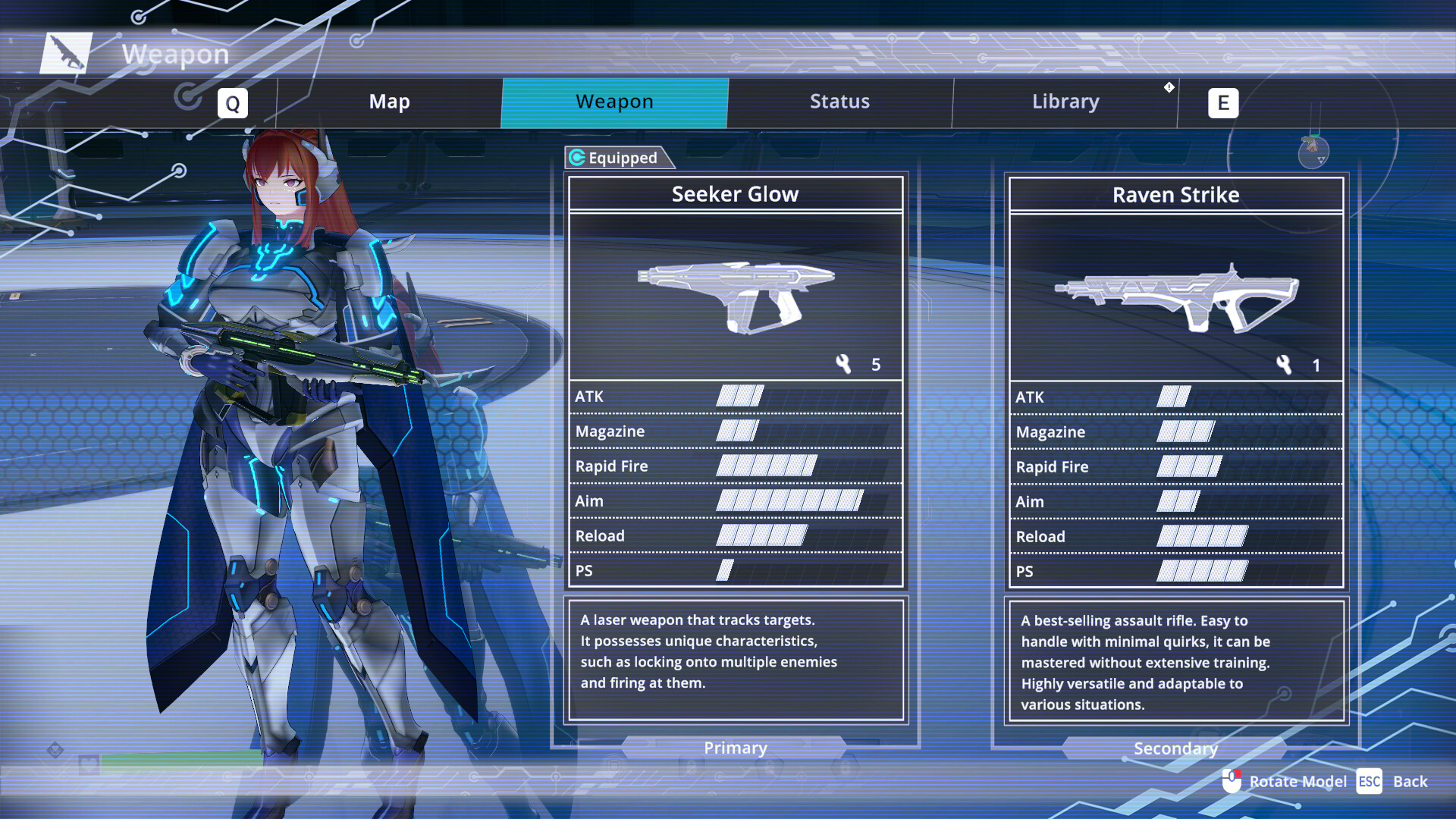The height and width of the screenshot is (819, 1456).
Task: Select the wrench upgrade icon on Raven Strike
Action: (1284, 364)
